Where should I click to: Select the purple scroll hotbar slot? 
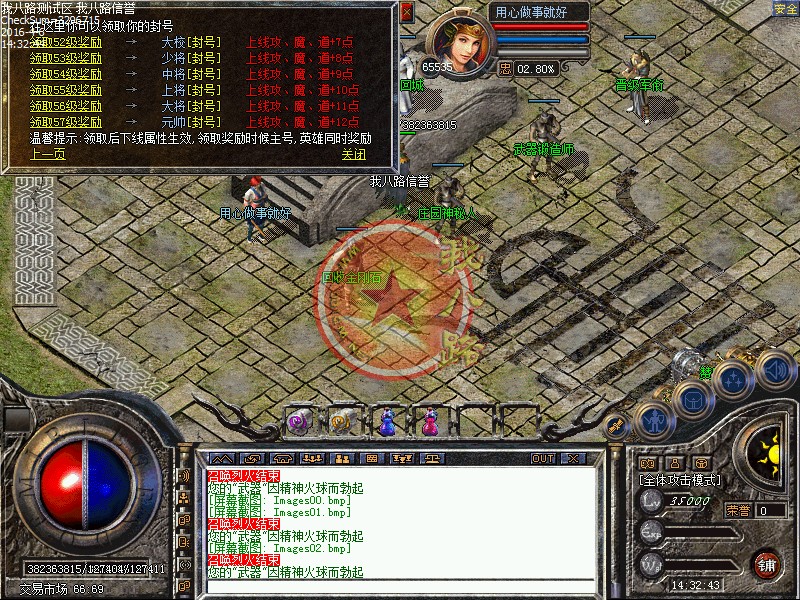(300, 422)
